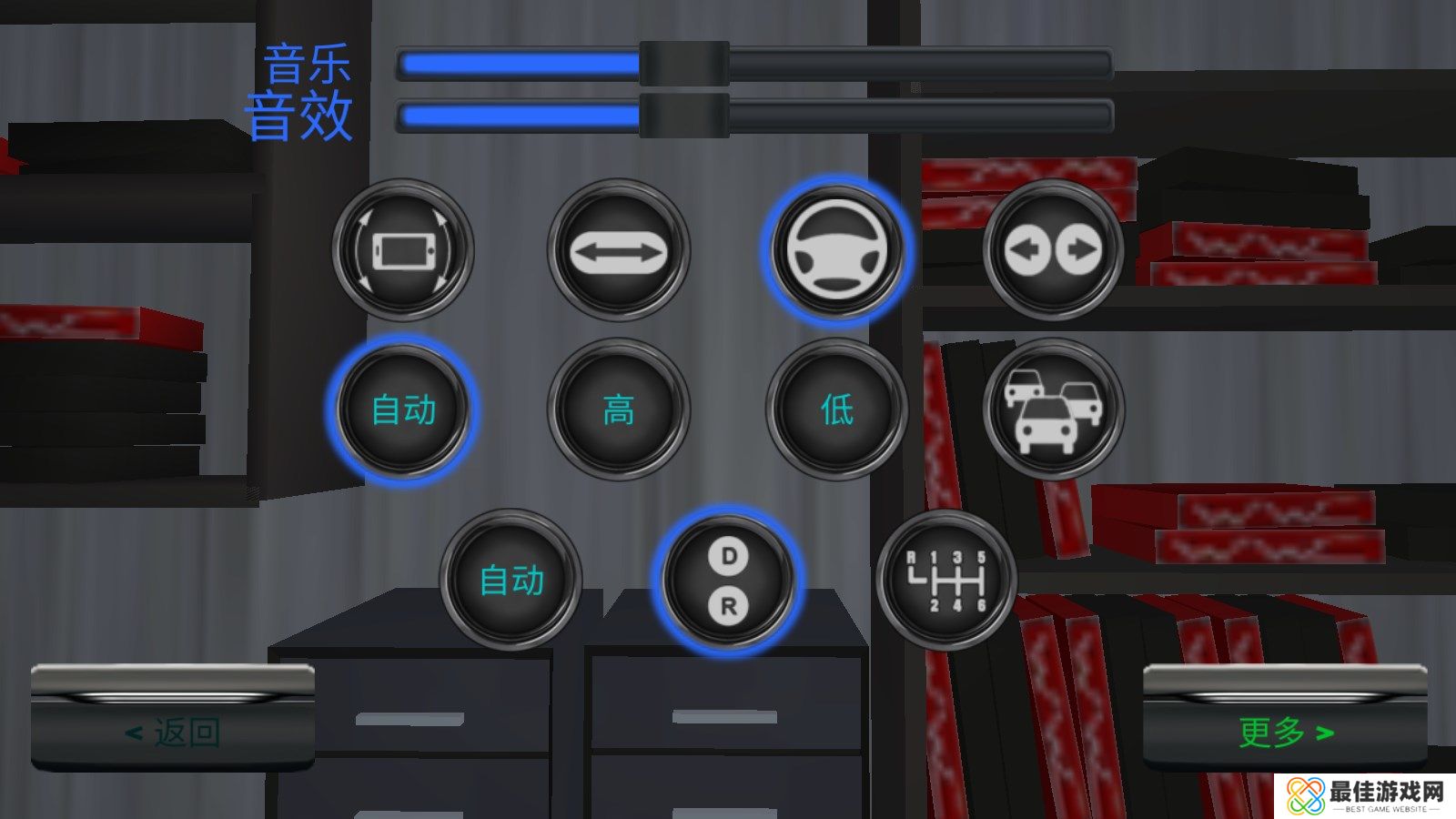This screenshot has height=819, width=1456.
Task: Click the traffic density cars icon
Action: [1053, 410]
